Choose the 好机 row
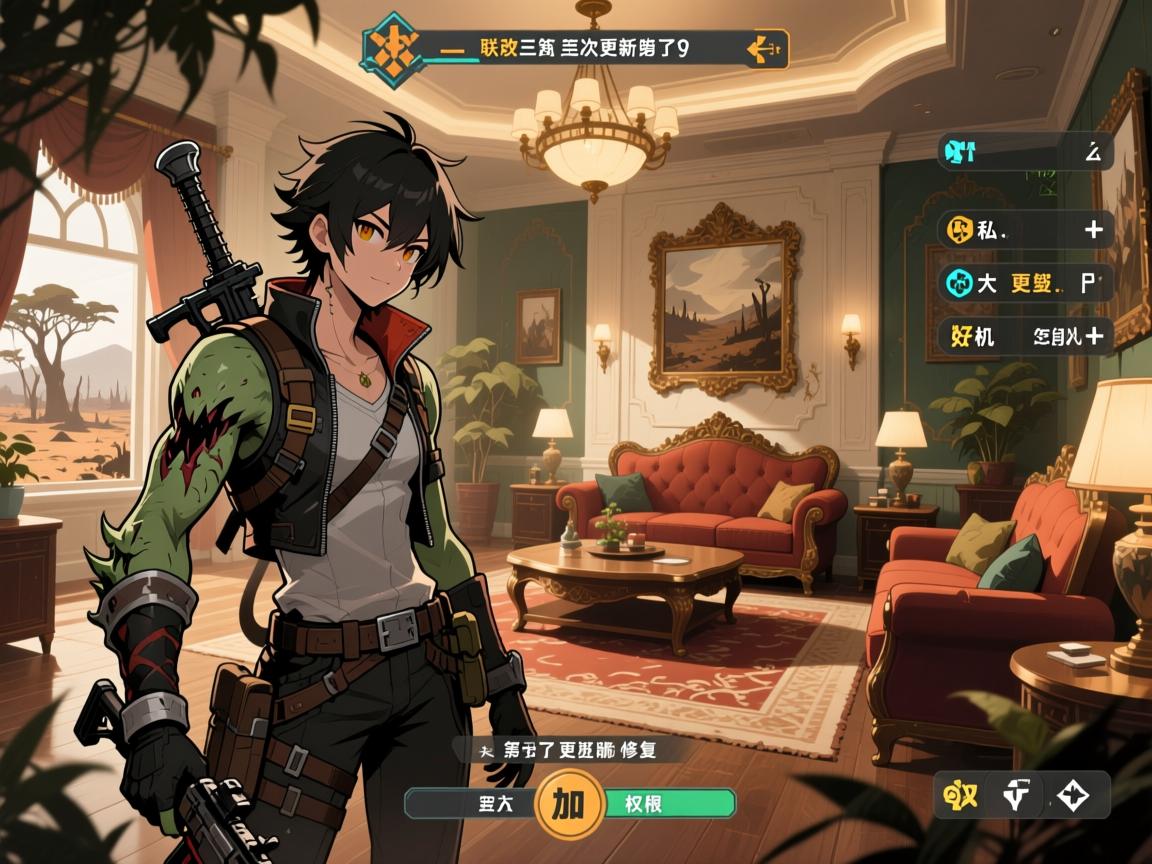 [x=1025, y=336]
